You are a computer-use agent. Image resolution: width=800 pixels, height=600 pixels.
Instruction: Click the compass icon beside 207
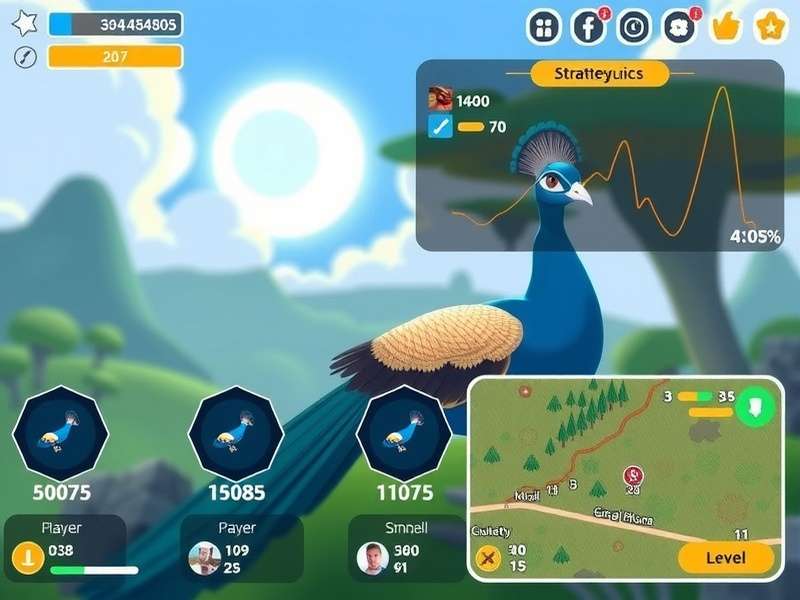25,57
